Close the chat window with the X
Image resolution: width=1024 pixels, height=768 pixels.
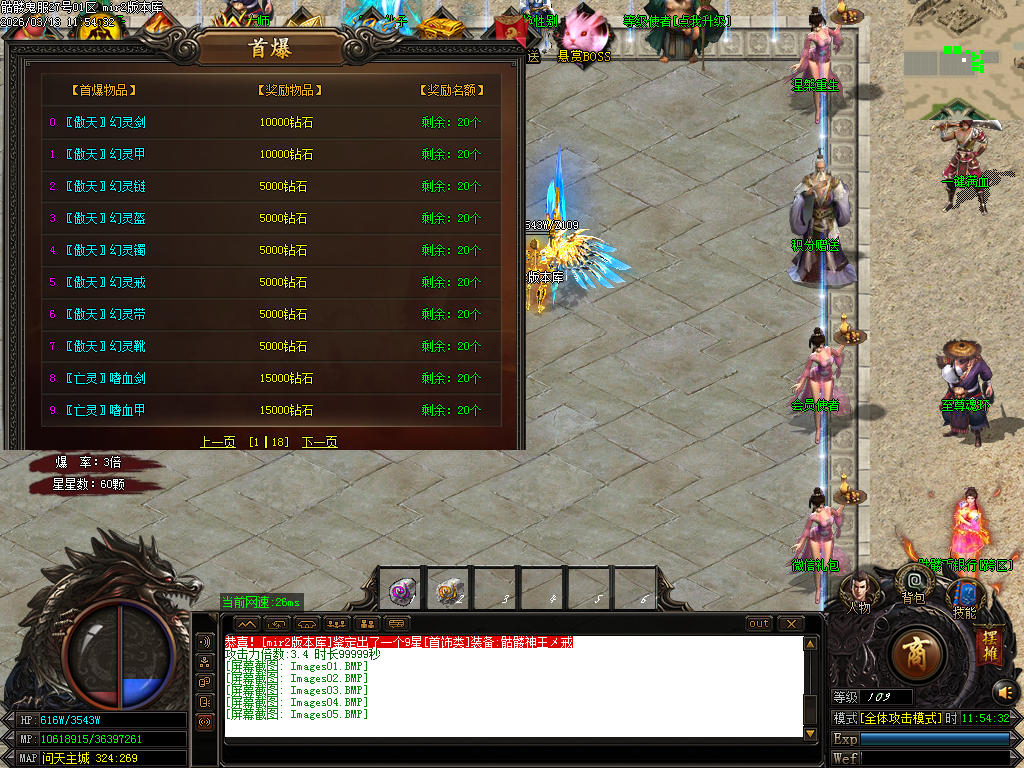pyautogui.click(x=791, y=624)
